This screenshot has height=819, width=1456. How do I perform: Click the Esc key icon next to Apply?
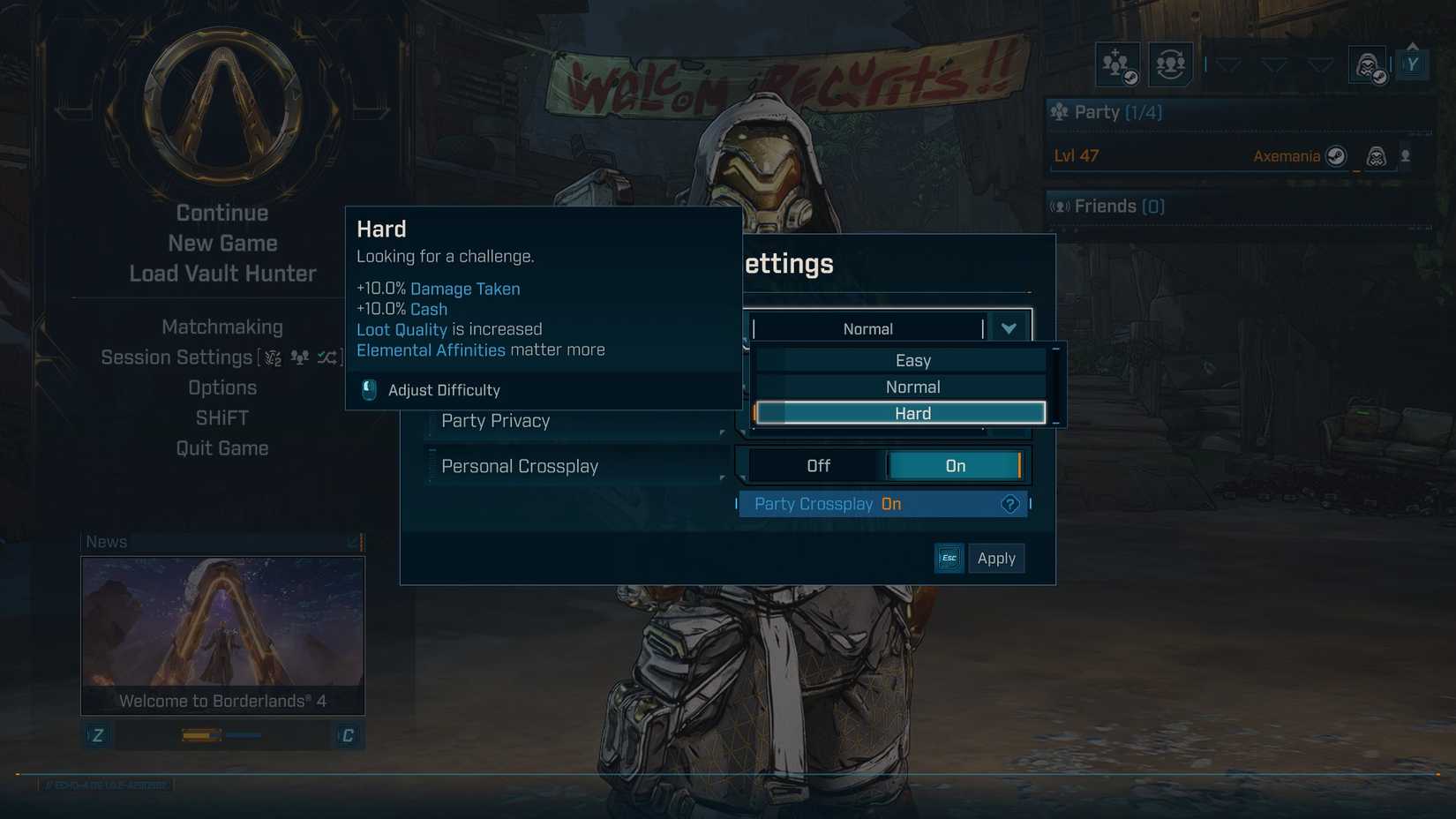(949, 558)
